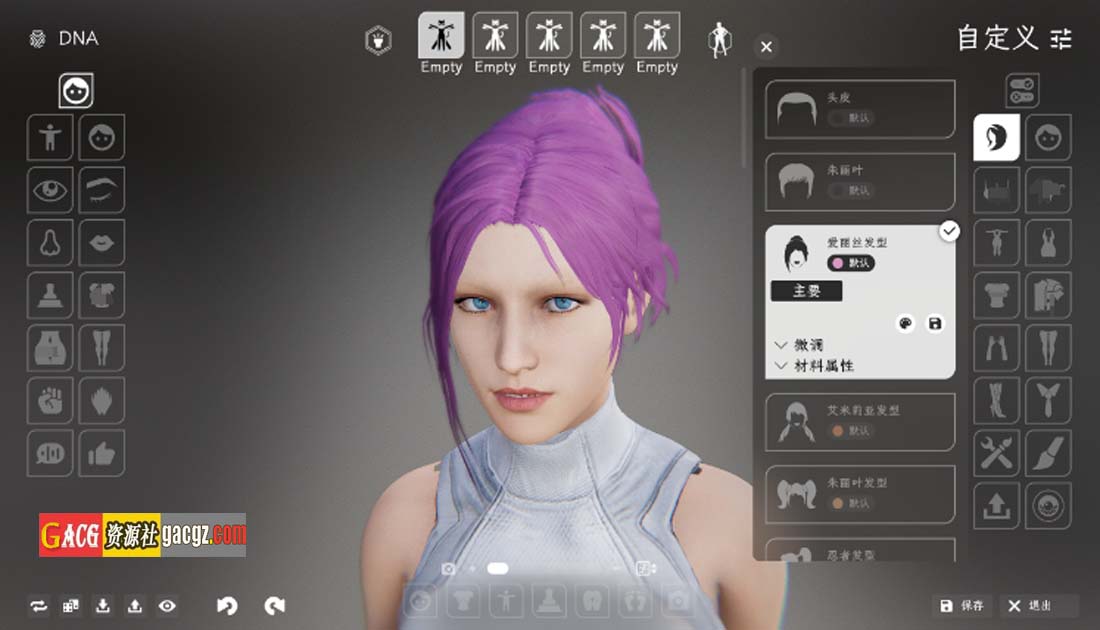
Task: Pick the 朱丽叶发型 pigtail hairstyle
Action: pos(860,493)
